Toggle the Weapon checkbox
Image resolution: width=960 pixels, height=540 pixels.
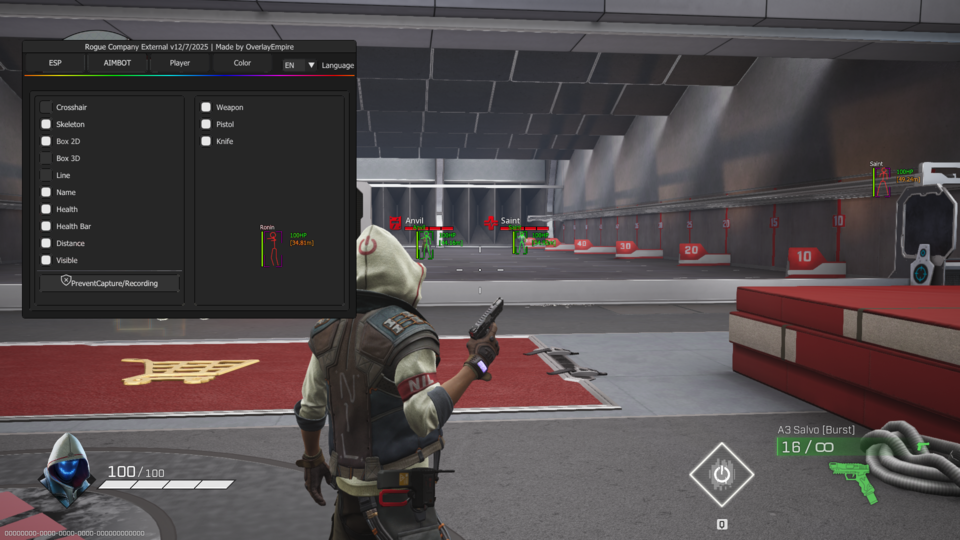click(x=206, y=107)
